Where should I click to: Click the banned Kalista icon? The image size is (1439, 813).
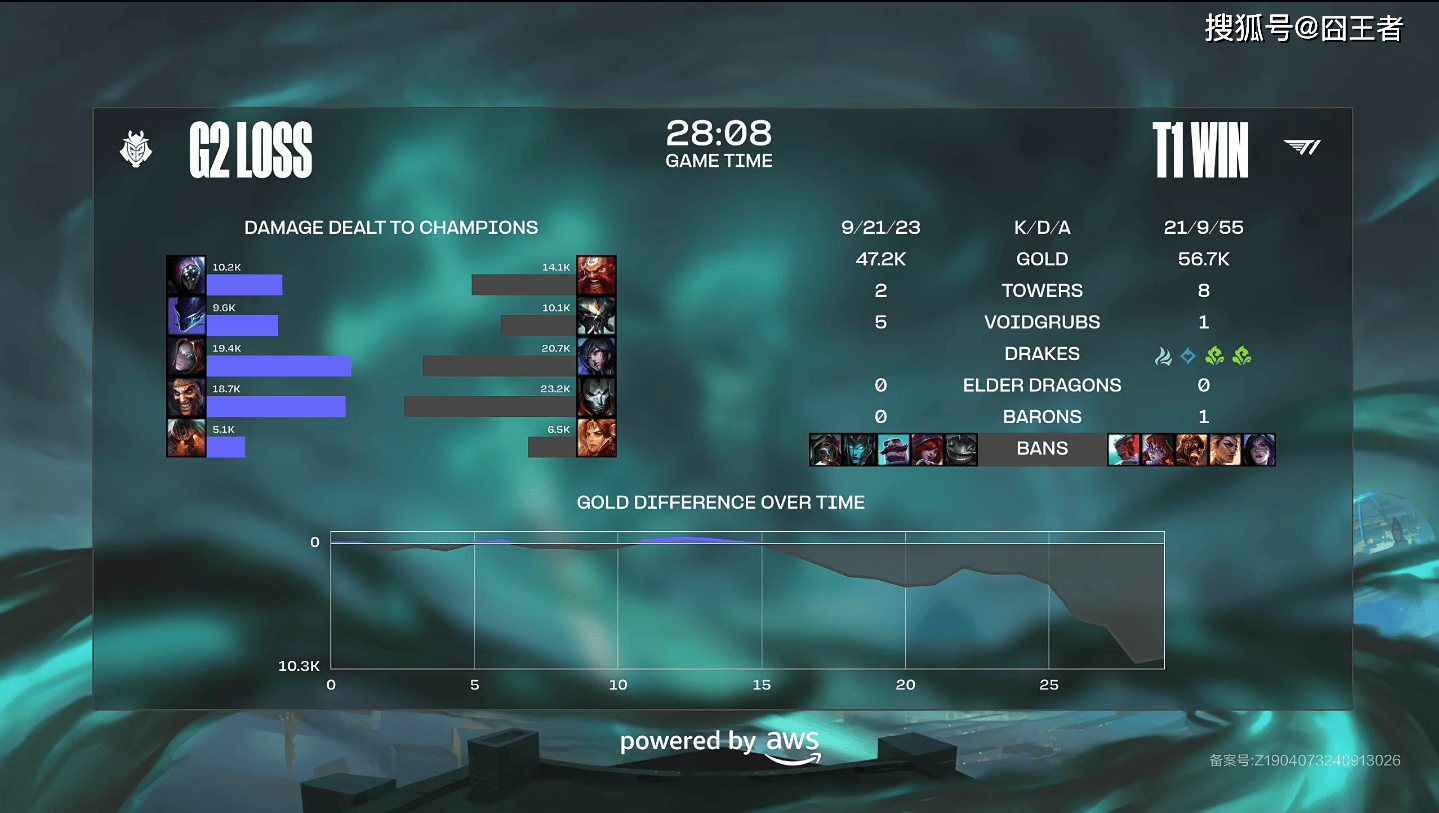click(859, 450)
